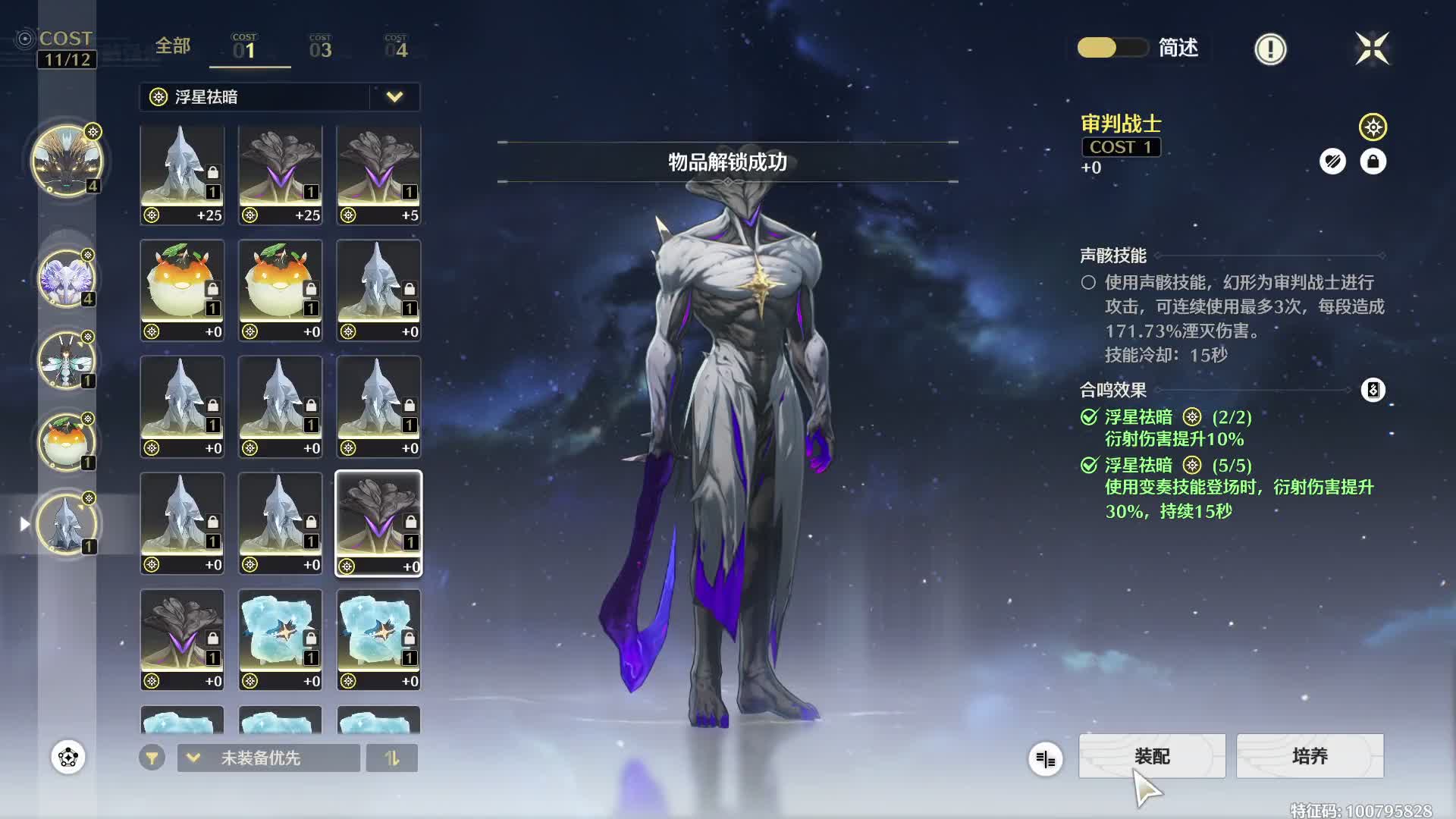Select the +5 echo in the list
Screen dimensions: 1456x819
coord(378,175)
